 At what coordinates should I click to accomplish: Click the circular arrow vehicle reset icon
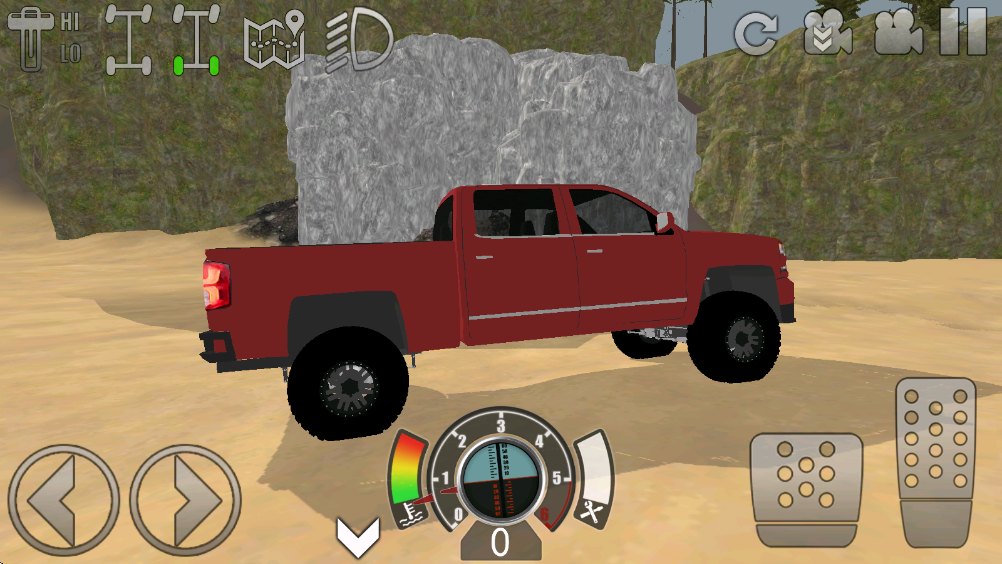tap(756, 34)
